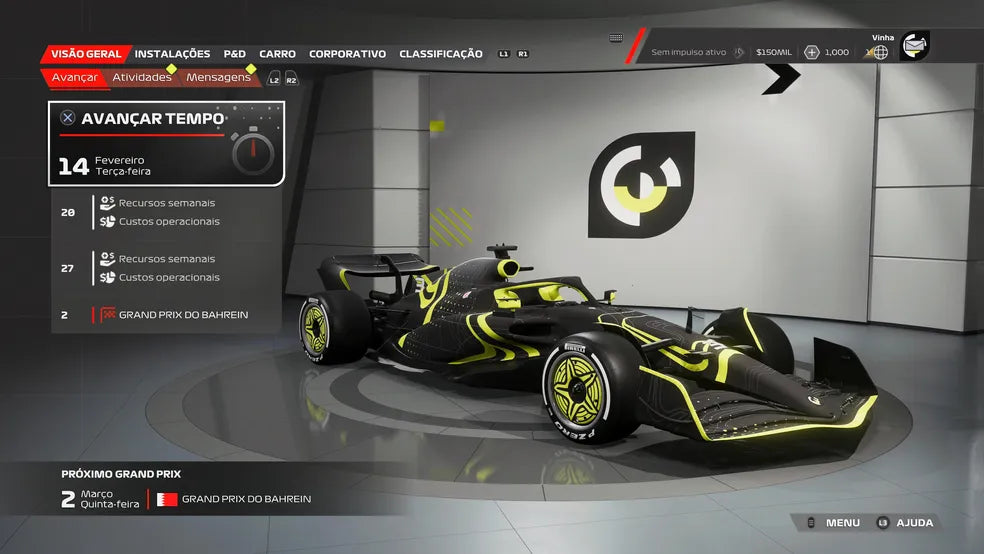Show the Classificação tab
This screenshot has width=984, height=554.
pyautogui.click(x=440, y=54)
